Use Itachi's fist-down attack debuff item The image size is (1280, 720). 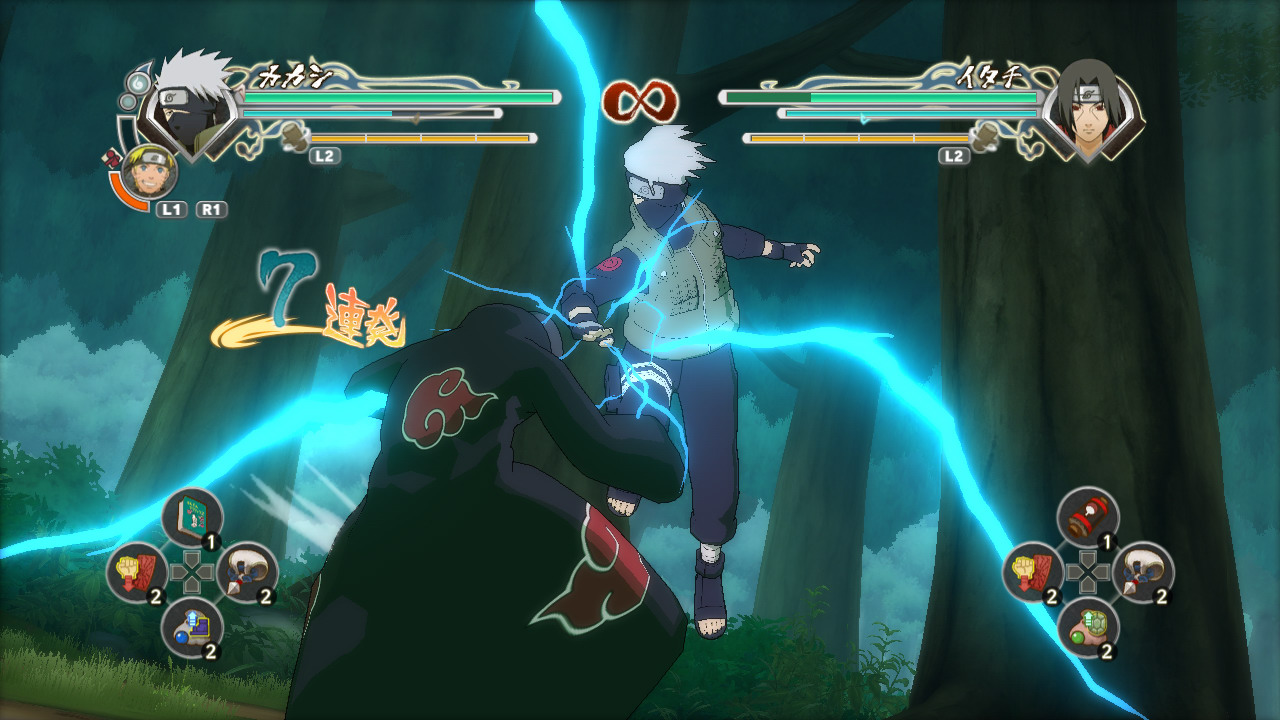[x=1032, y=572]
